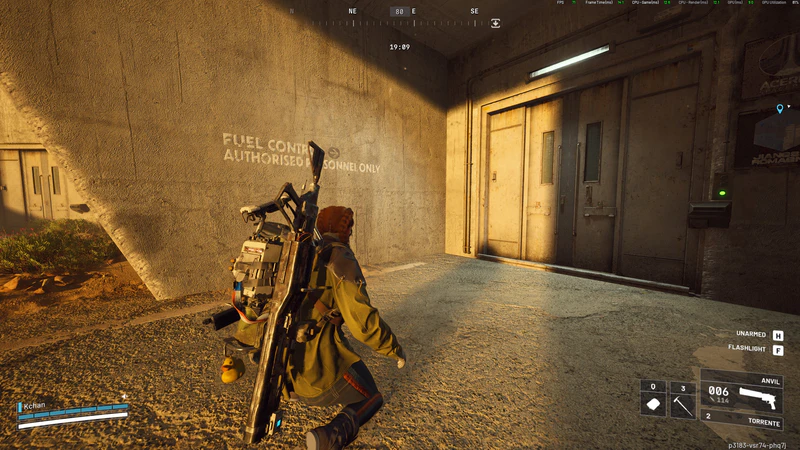Click the compass extraction marker icon
This screenshot has width=800, height=450.
pyautogui.click(x=495, y=23)
